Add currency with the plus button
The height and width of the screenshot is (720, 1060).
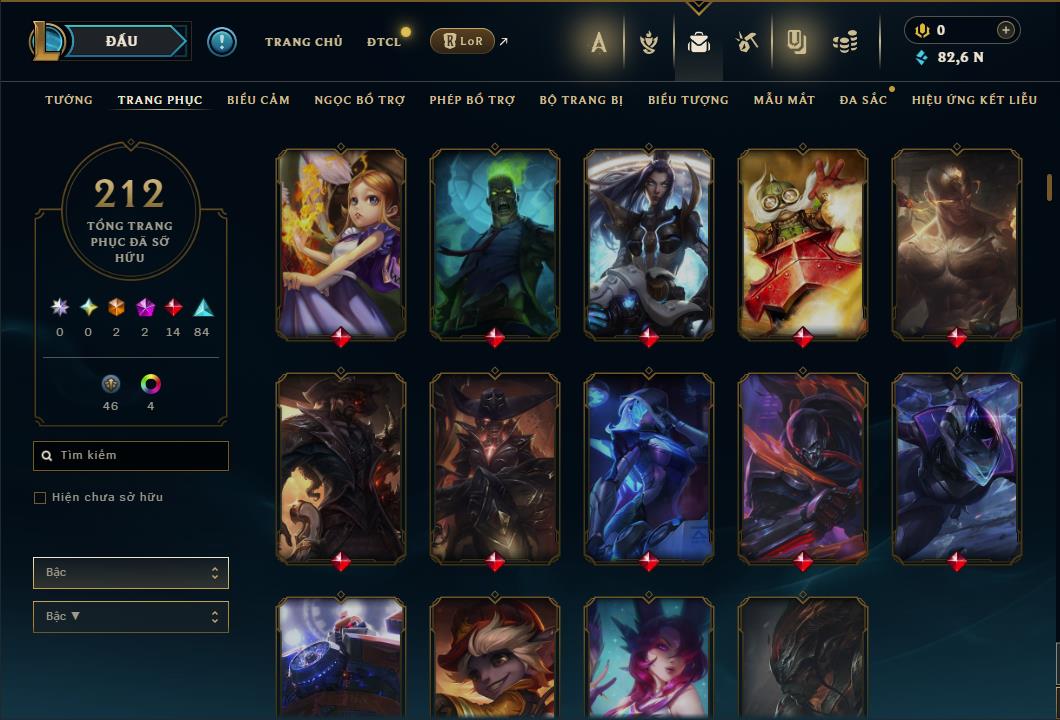pos(1005,31)
